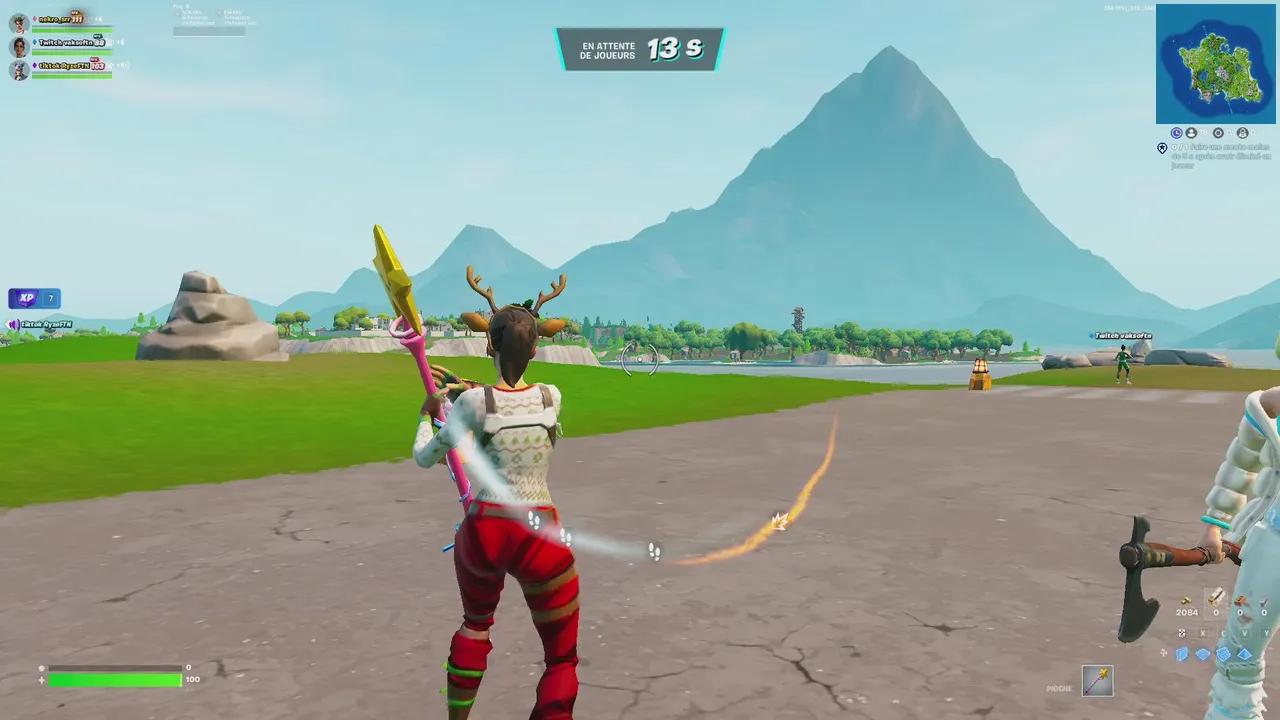Click the character quest icon beside the clock
Image resolution: width=1280 pixels, height=720 pixels.
(x=1192, y=133)
